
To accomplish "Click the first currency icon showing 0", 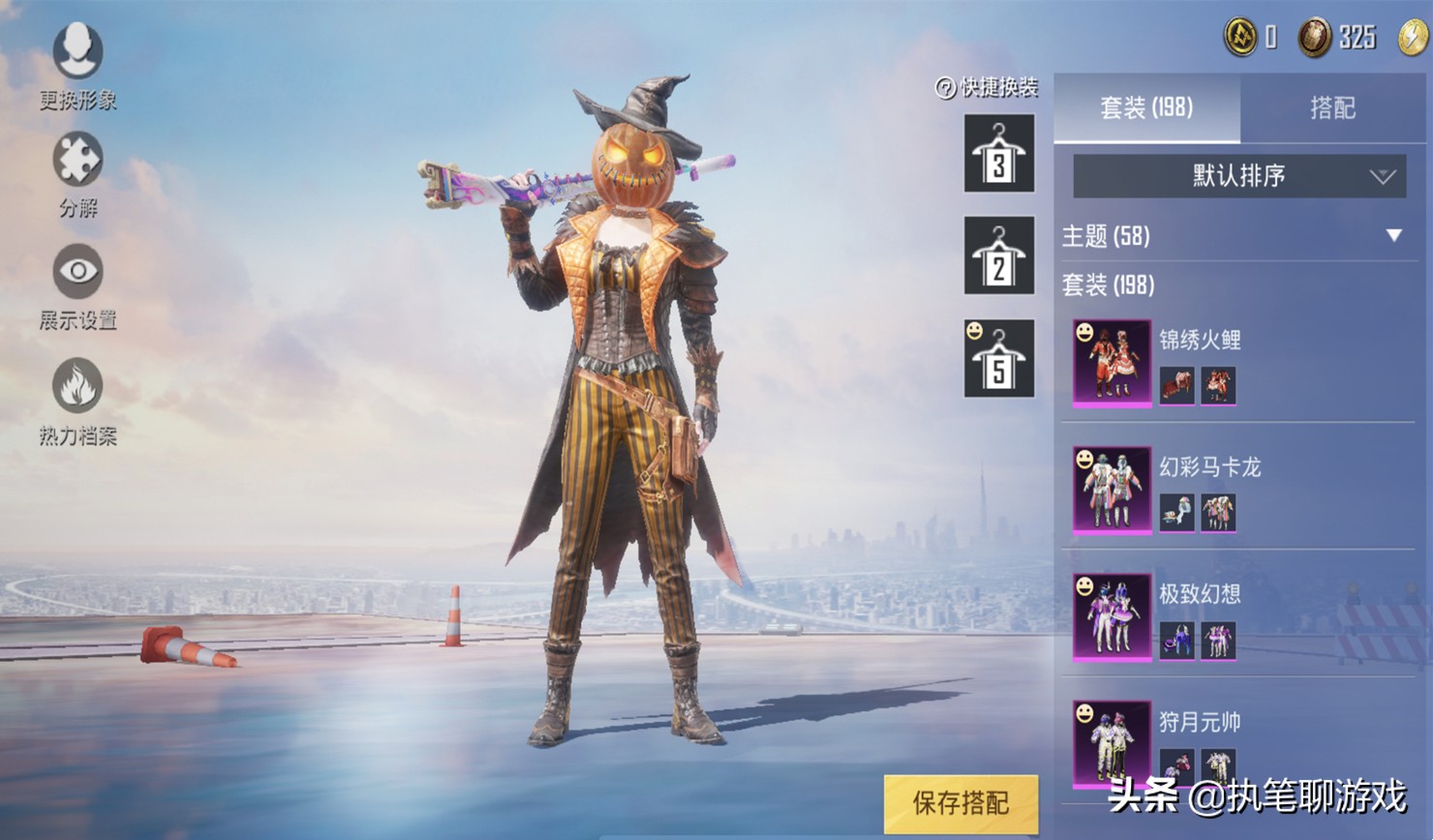I will pos(1240,38).
